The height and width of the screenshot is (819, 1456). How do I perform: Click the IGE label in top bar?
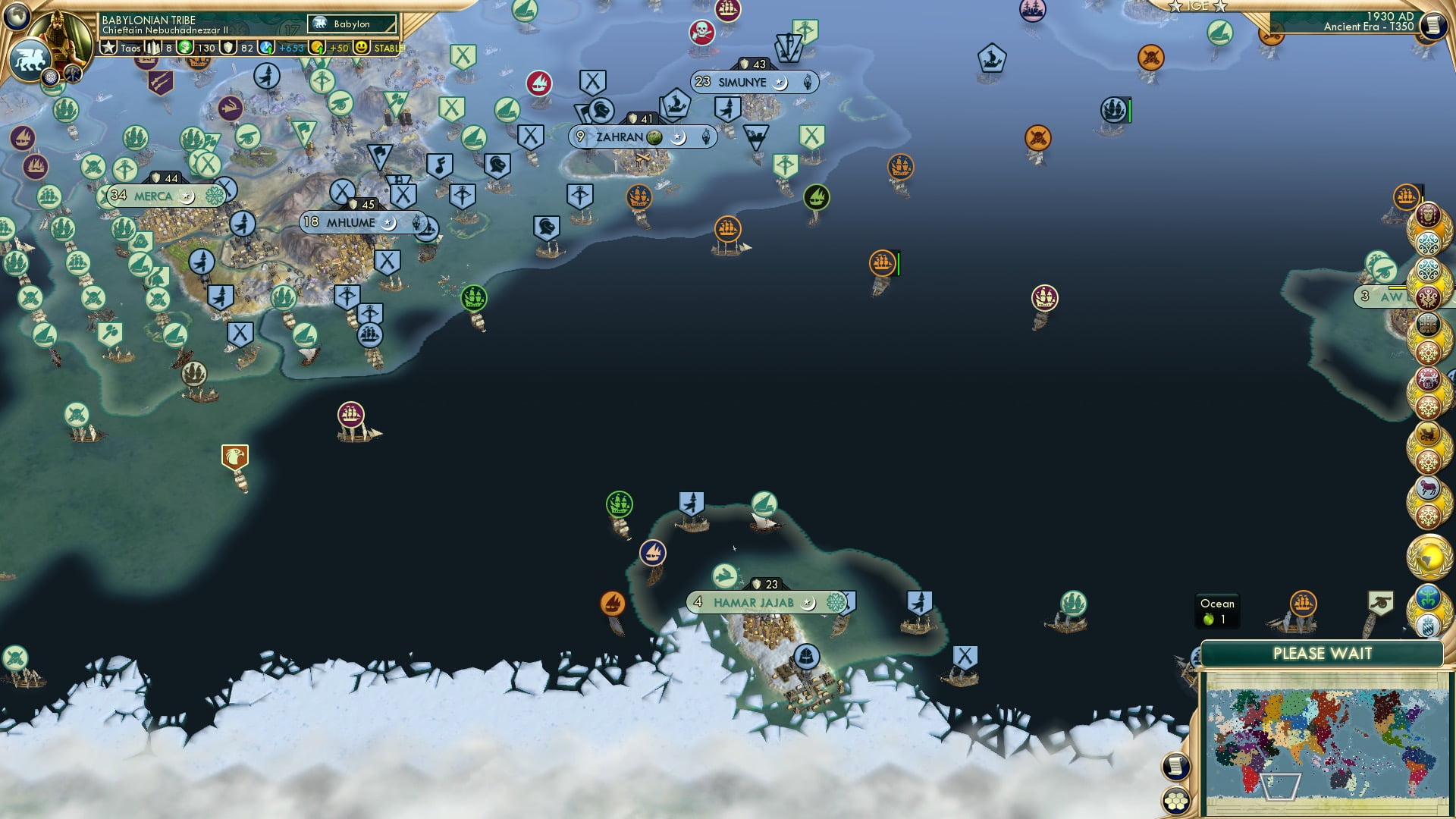pos(1198,6)
